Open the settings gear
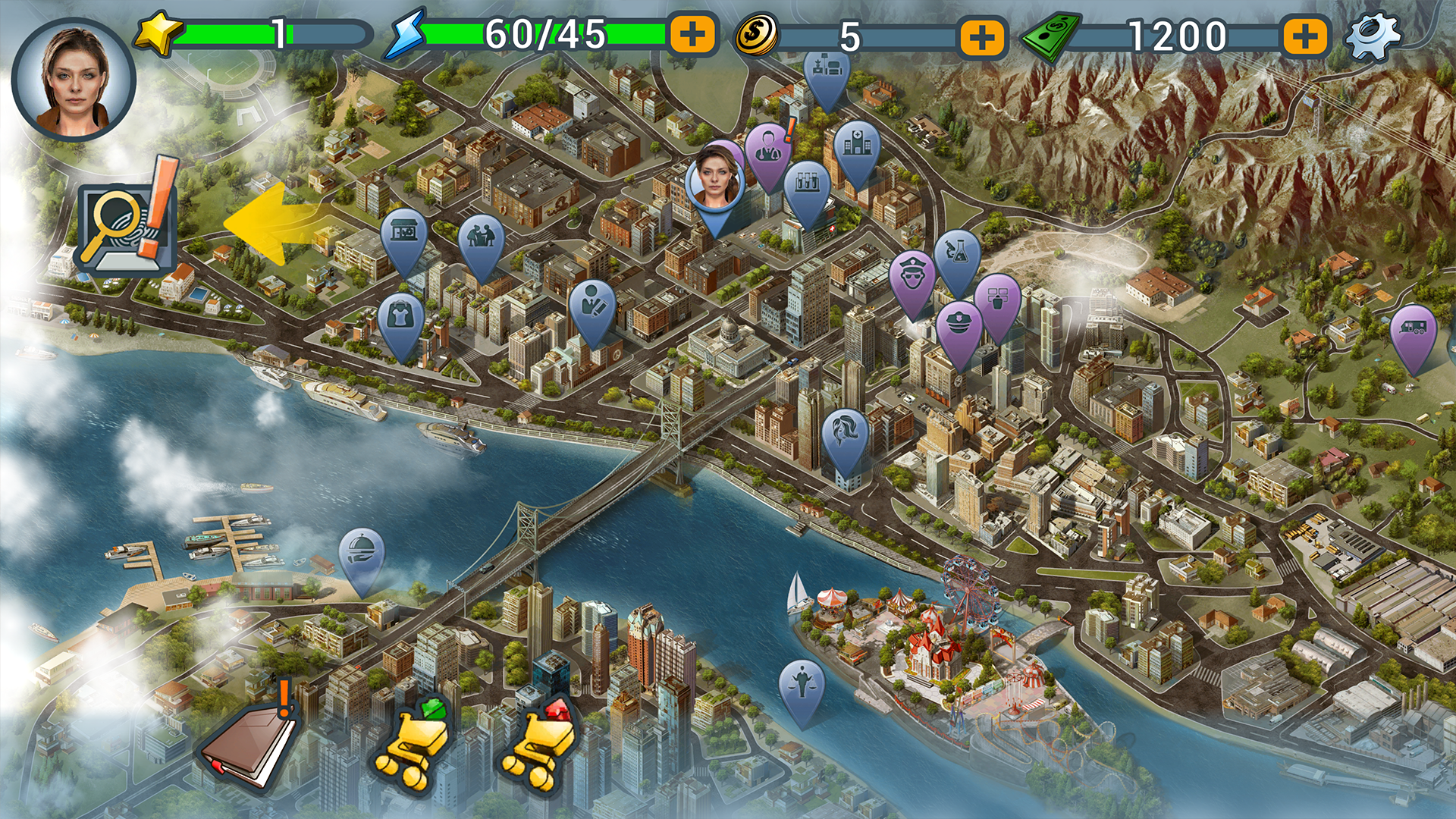The width and height of the screenshot is (1456, 819). pos(1373,36)
